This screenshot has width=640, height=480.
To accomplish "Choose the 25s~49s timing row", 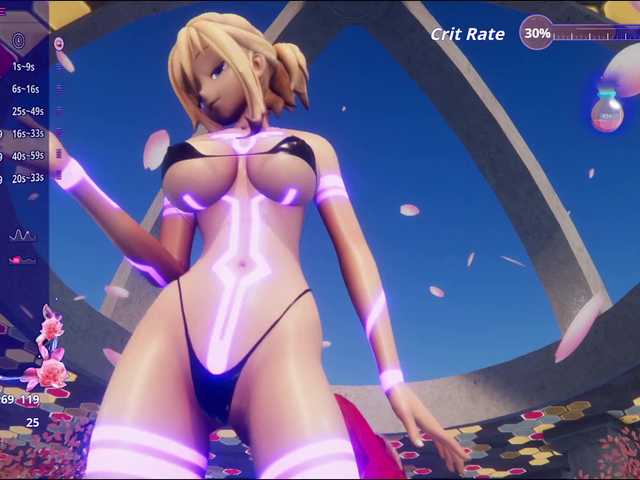I will coord(28,111).
